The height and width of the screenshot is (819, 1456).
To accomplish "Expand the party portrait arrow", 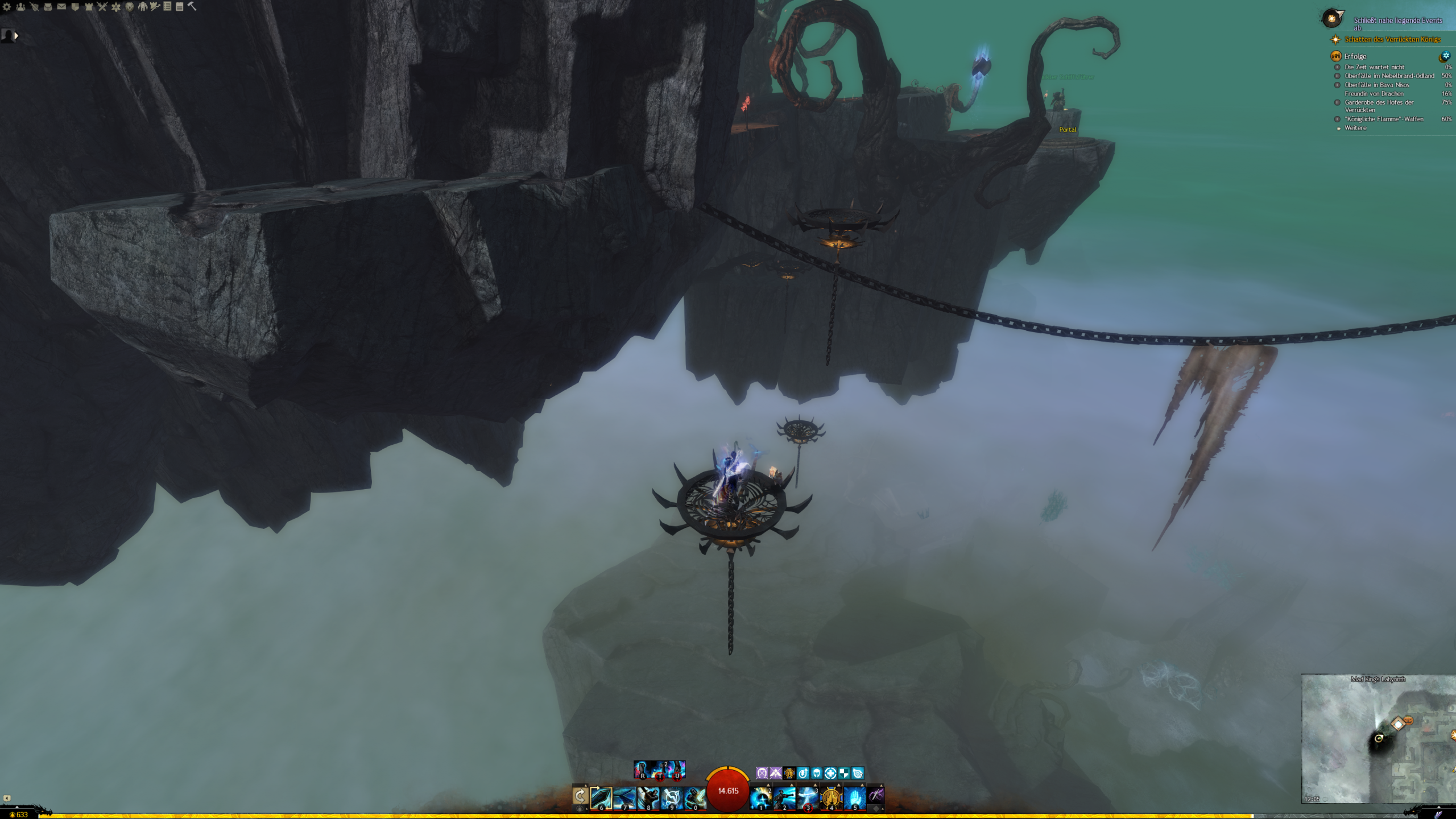I will [16, 36].
